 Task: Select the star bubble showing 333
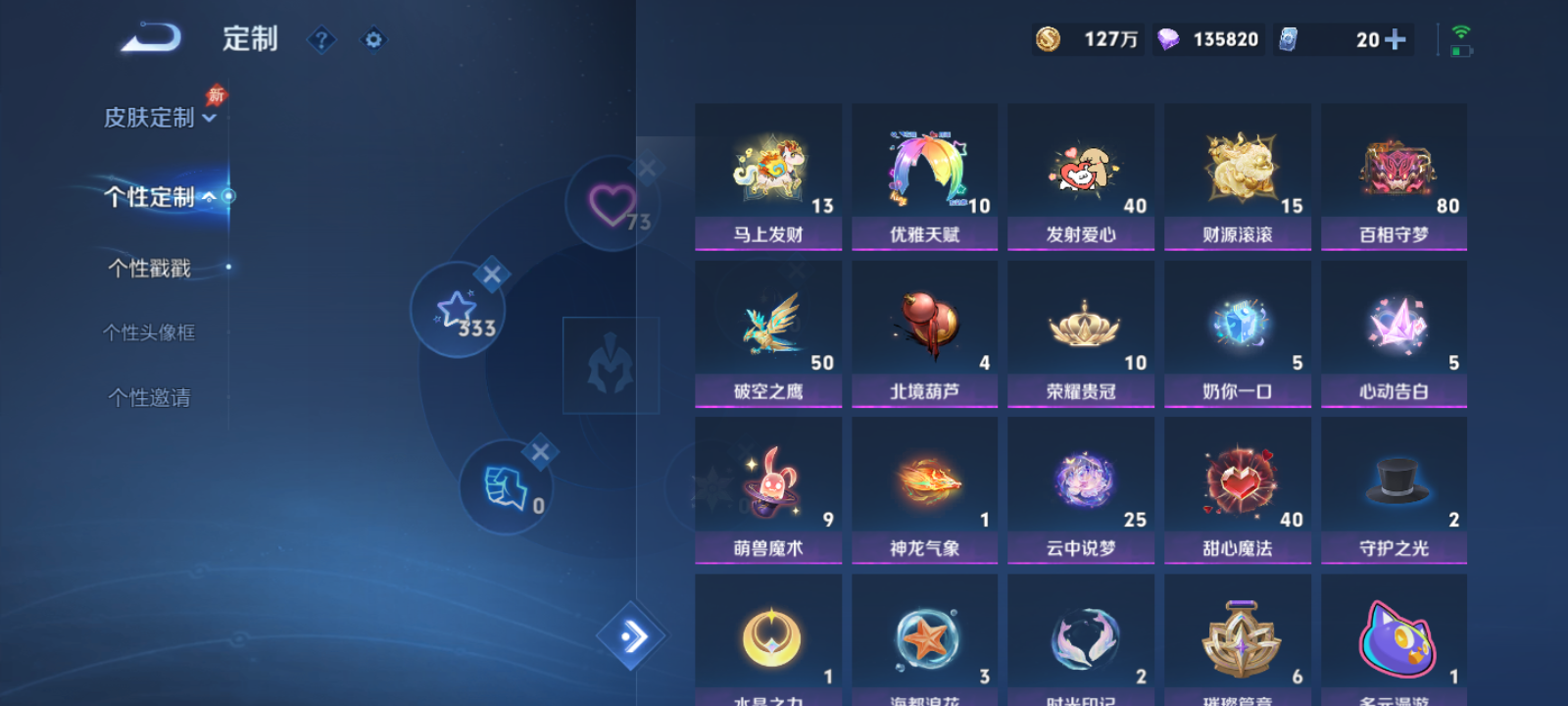pyautogui.click(x=455, y=311)
